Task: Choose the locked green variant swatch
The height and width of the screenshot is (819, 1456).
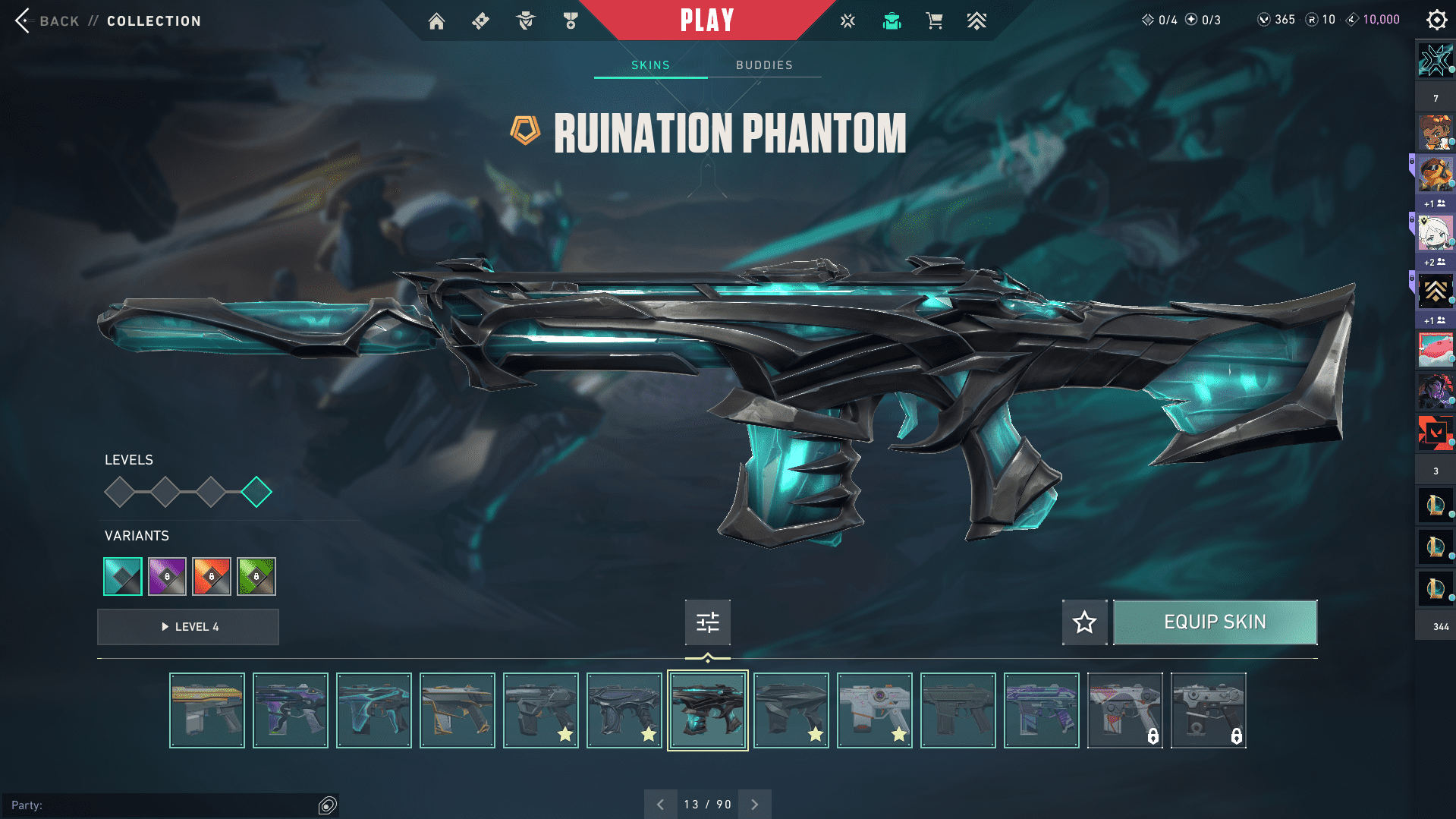Action: pos(256,577)
